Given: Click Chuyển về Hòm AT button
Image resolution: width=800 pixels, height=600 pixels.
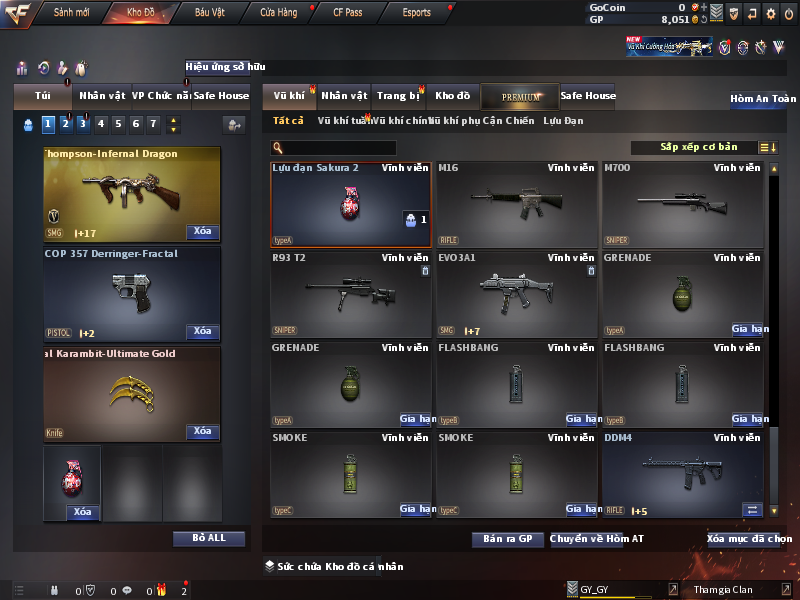Looking at the screenshot, I should click(597, 539).
